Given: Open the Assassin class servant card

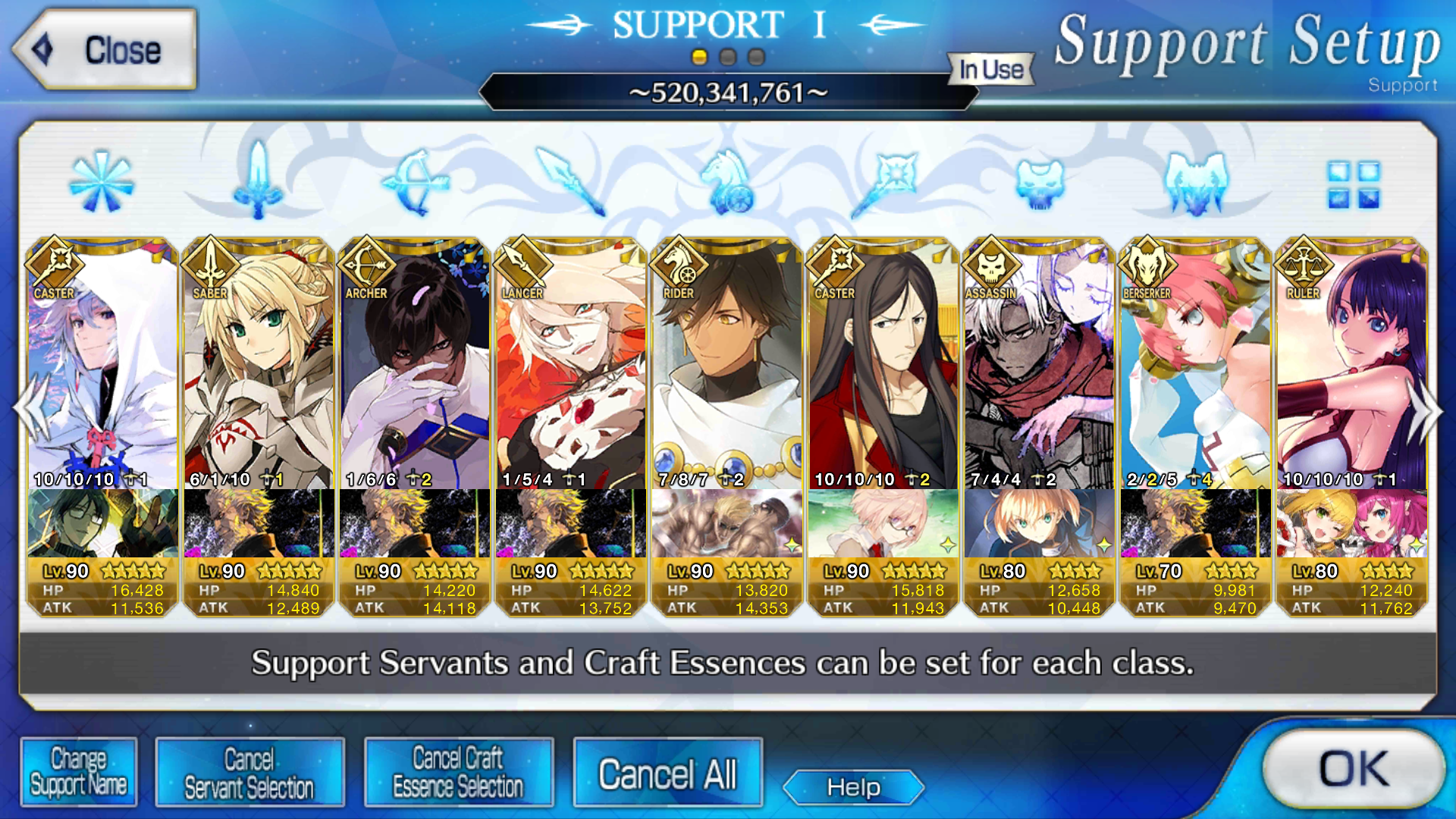Looking at the screenshot, I should [1040, 364].
